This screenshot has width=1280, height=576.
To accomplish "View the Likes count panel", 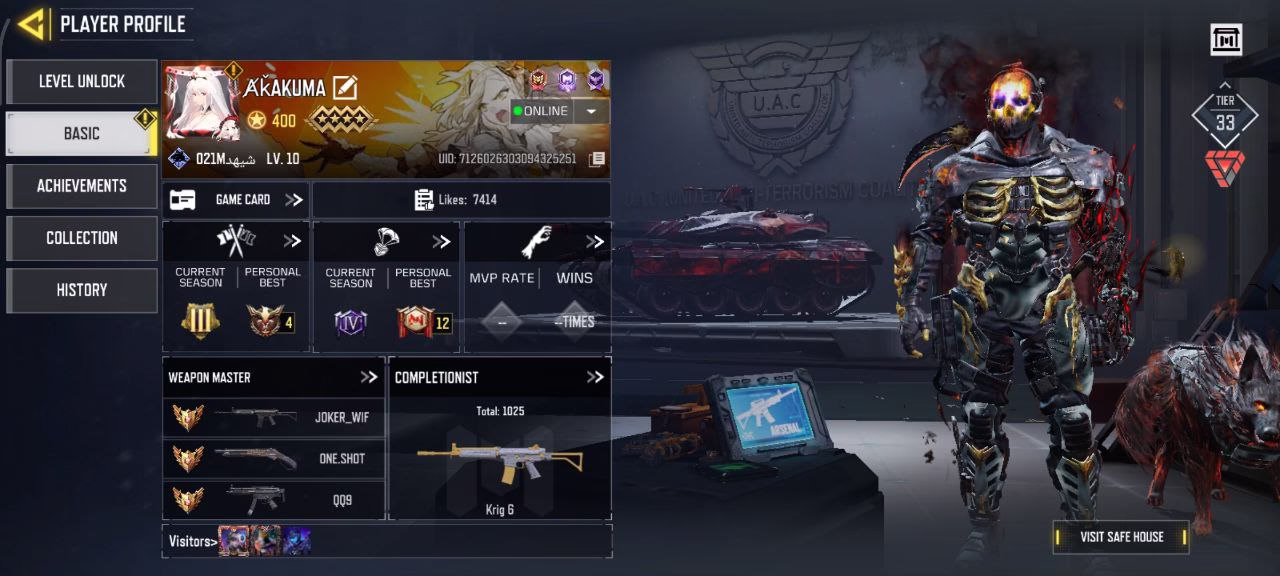I will (x=461, y=200).
